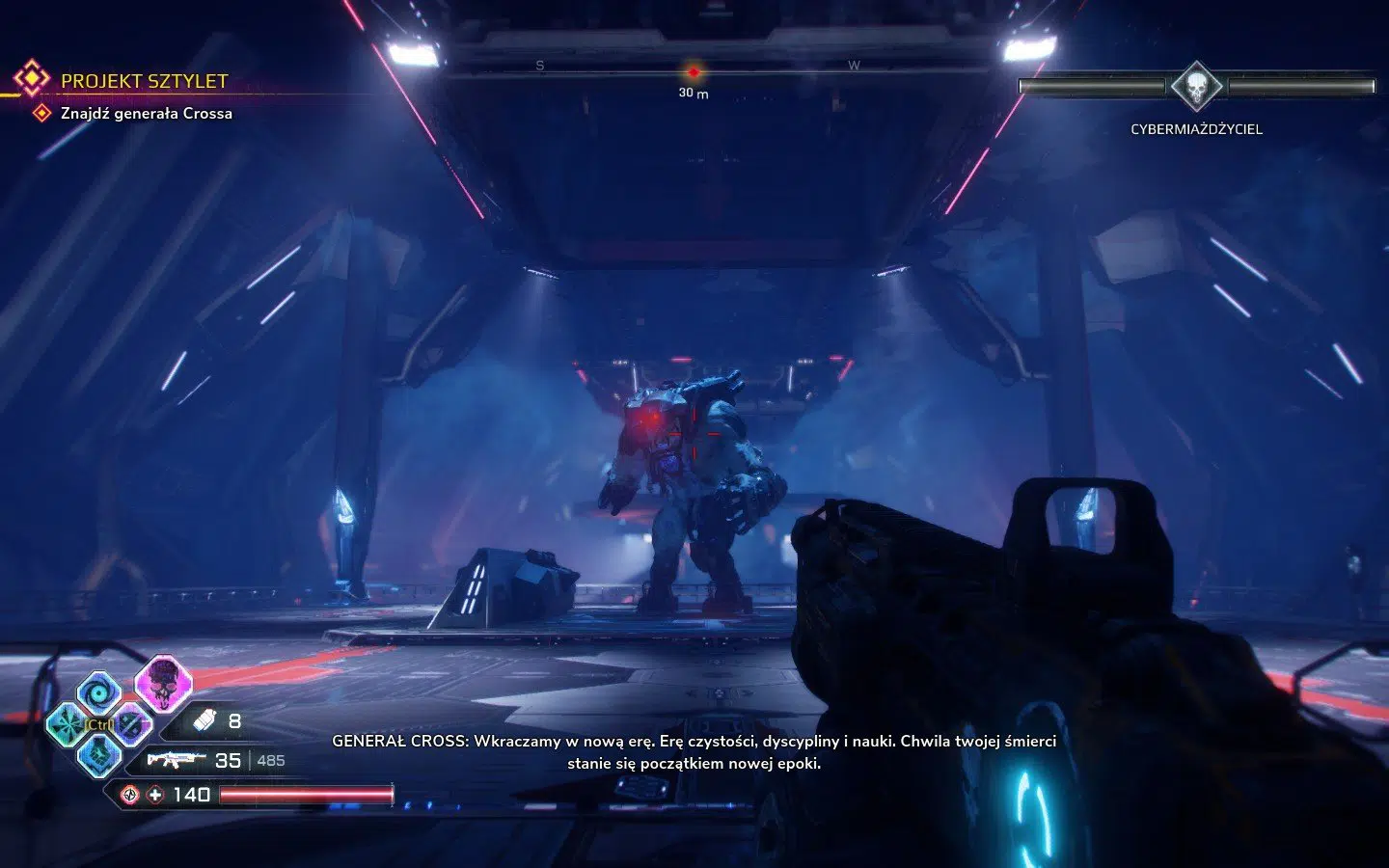This screenshot has height=868, width=1389.
Task: Use the health infusion cross icon
Action: (156, 795)
